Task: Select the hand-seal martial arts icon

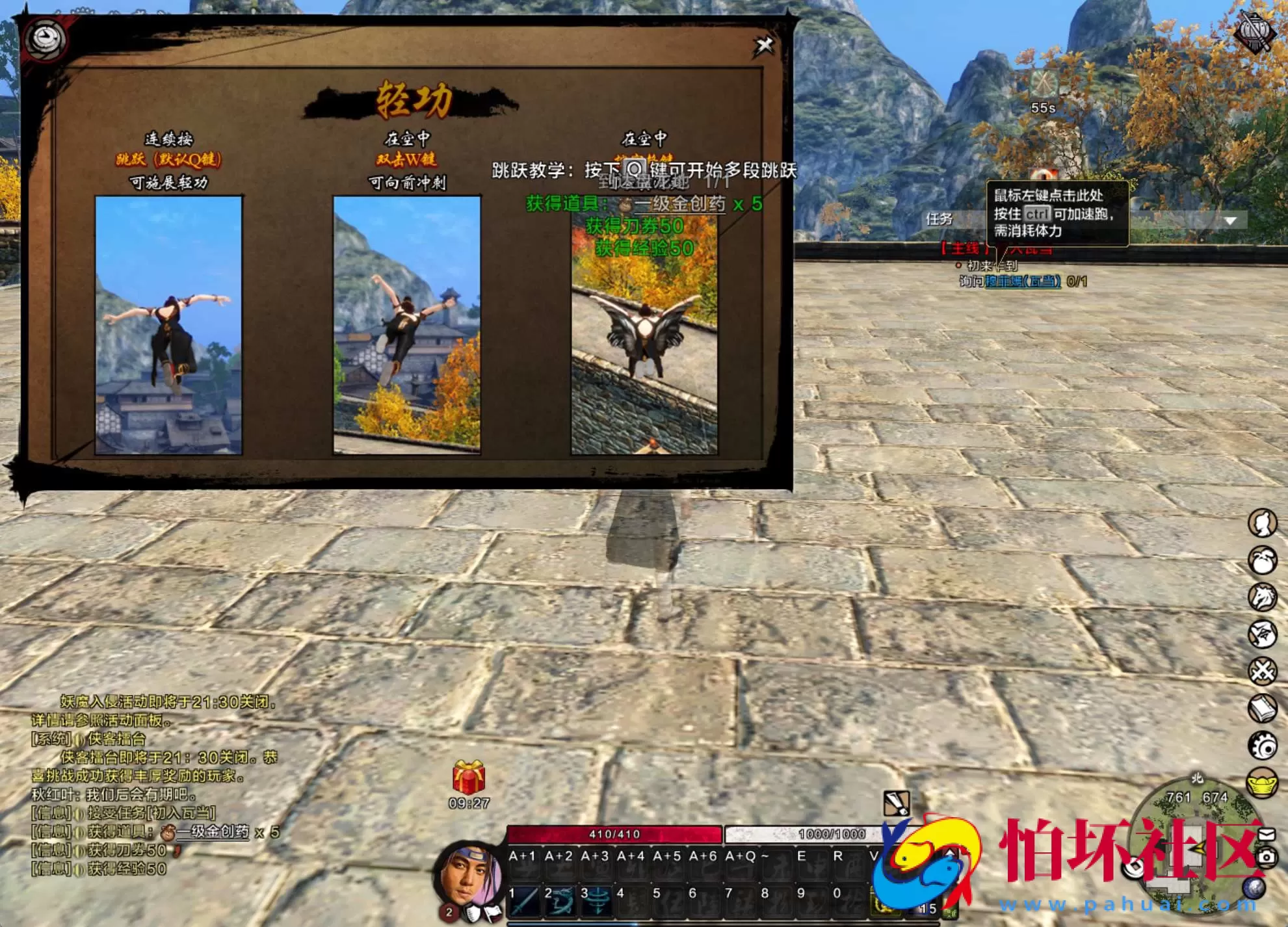Action: [x=1261, y=633]
